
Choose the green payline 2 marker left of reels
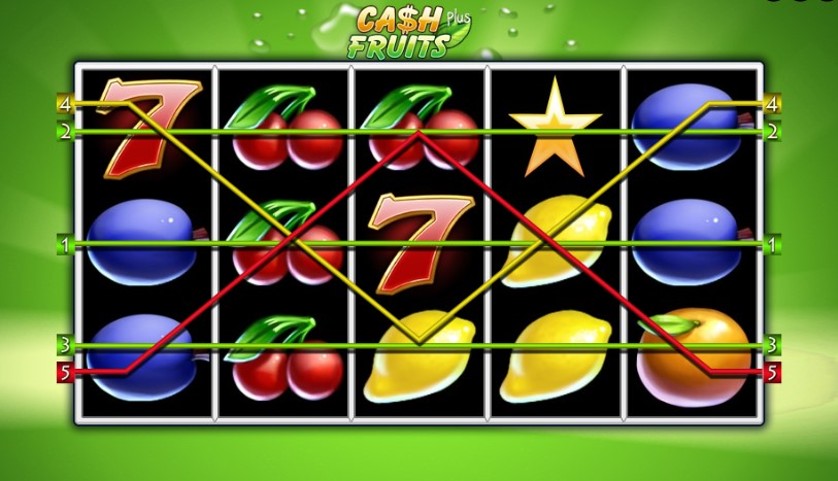65,131
